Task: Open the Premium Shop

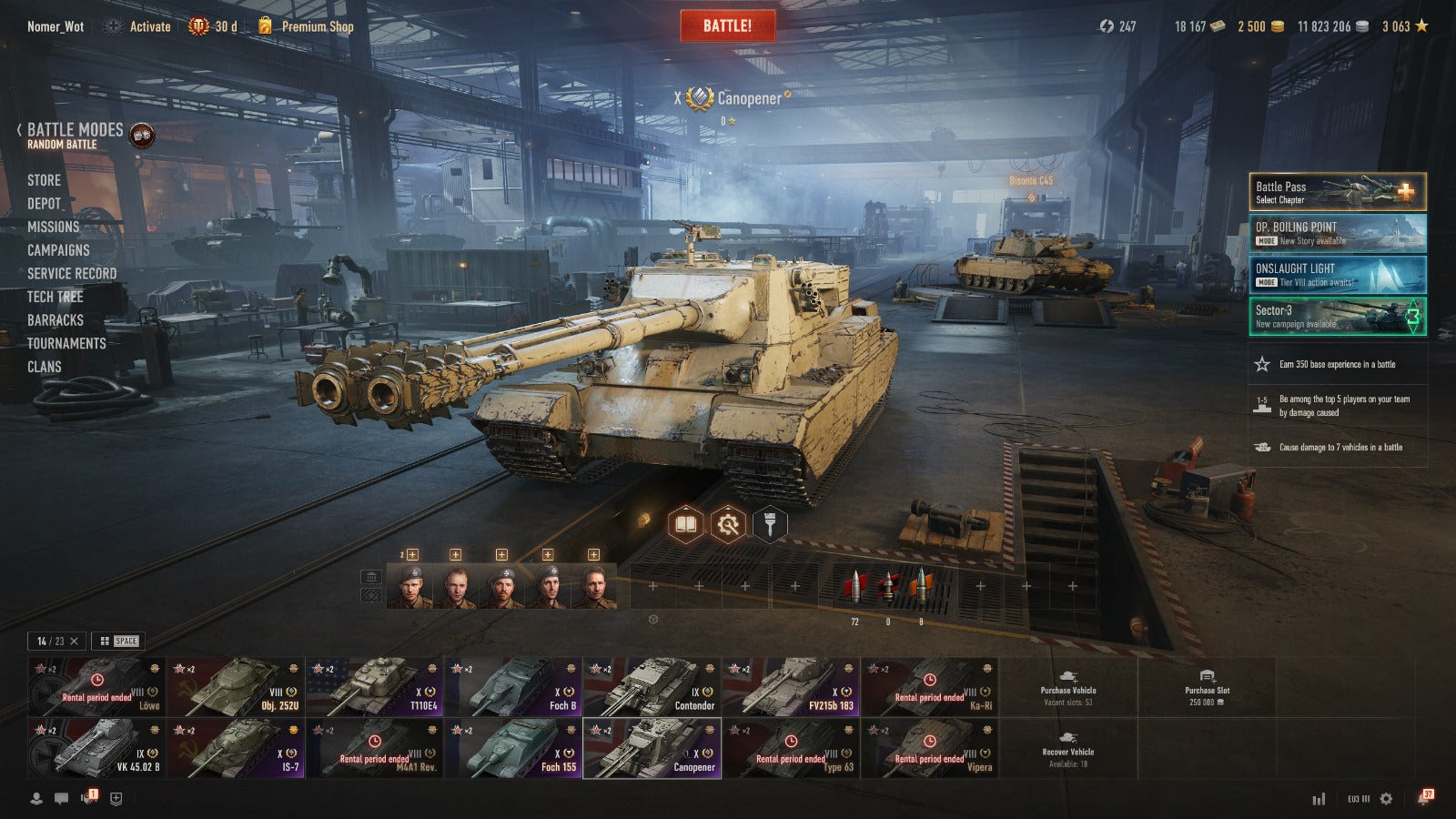Action: pyautogui.click(x=316, y=26)
